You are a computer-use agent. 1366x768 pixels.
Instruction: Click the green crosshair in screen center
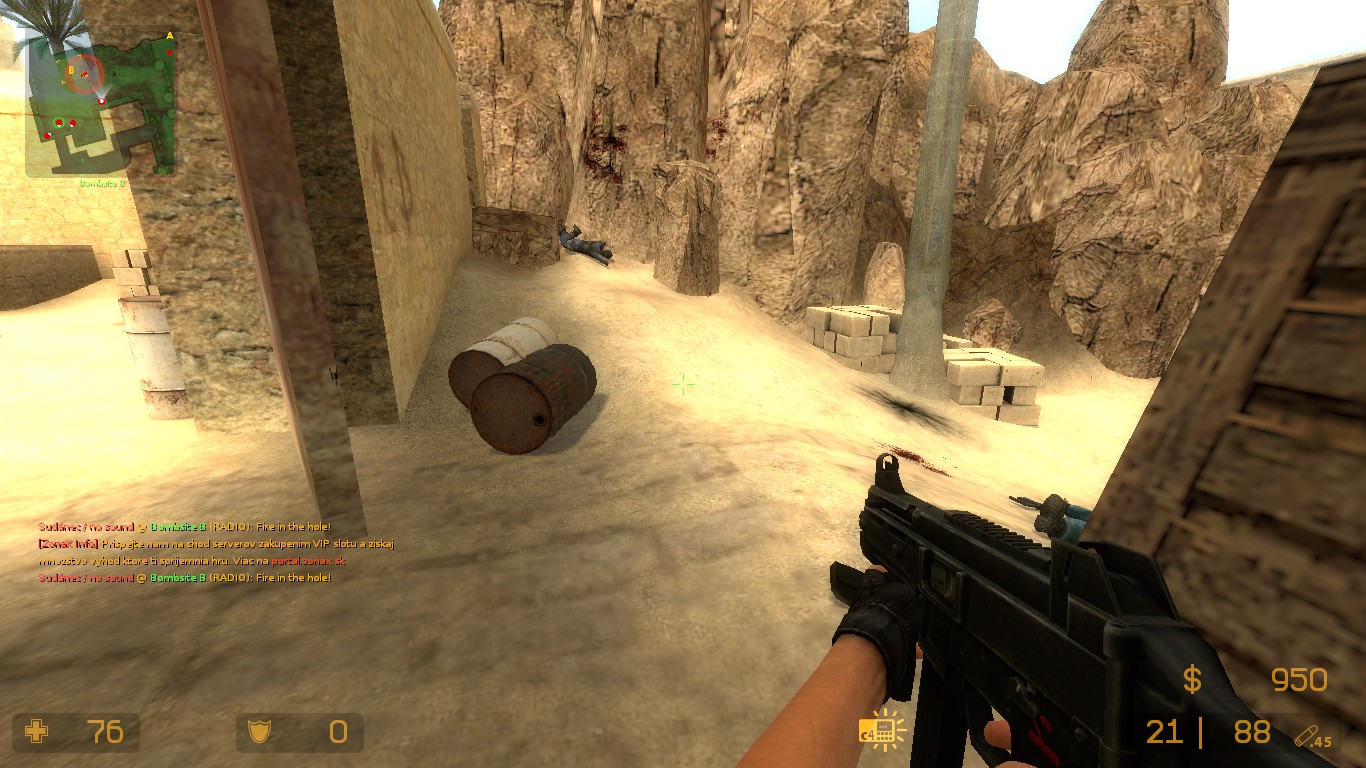(x=683, y=384)
